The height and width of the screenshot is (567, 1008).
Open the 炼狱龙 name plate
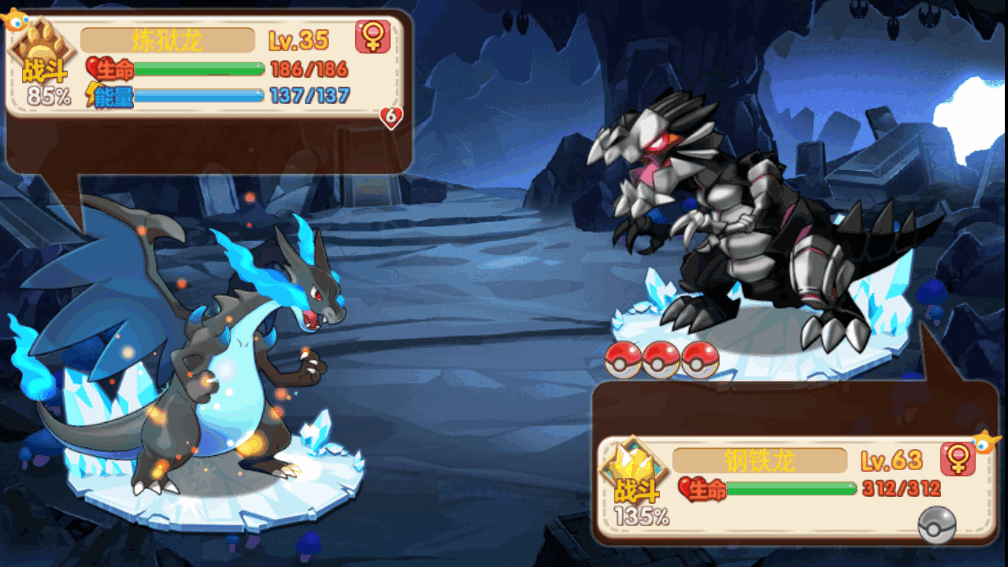click(167, 40)
